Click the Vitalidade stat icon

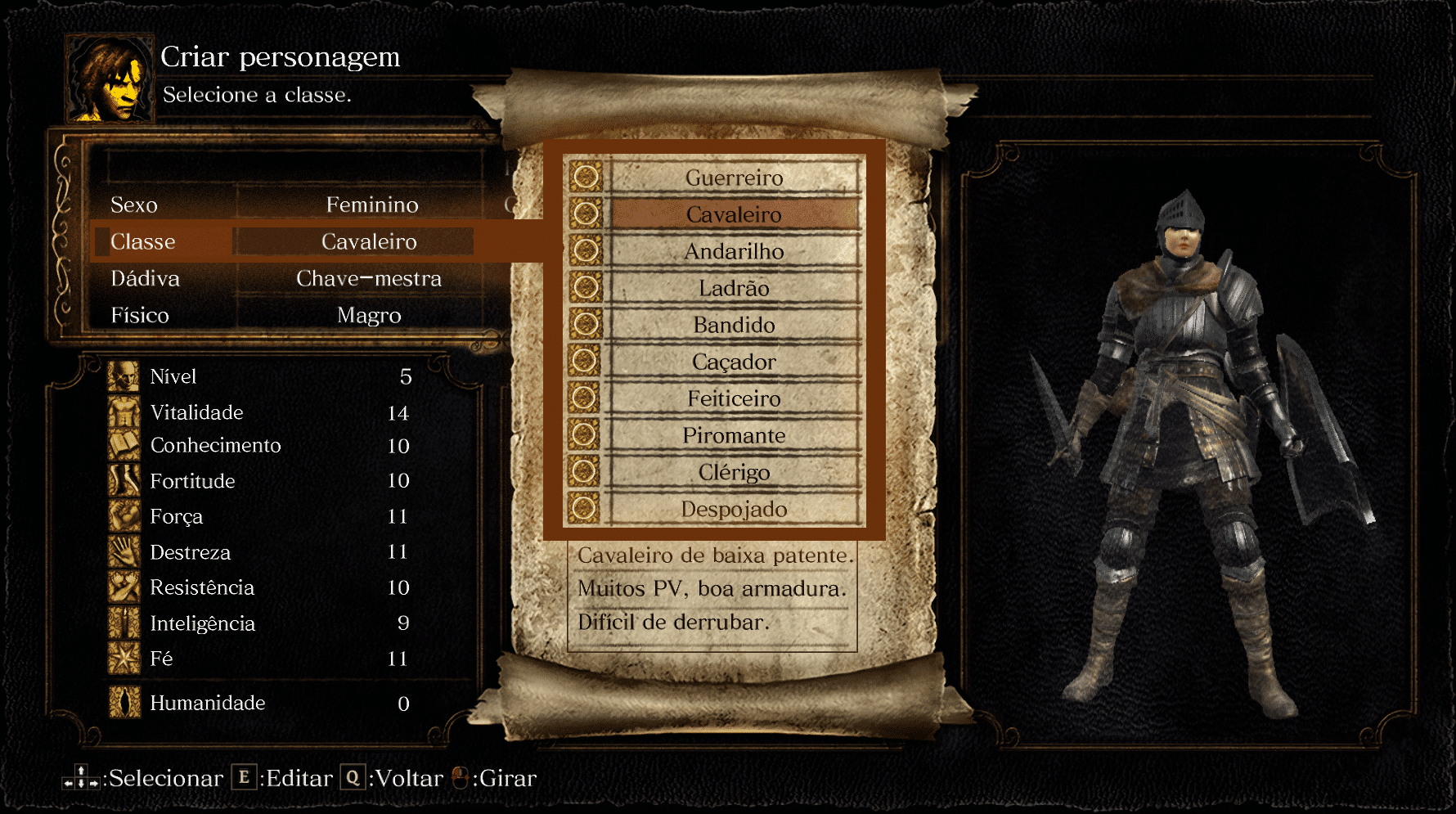coord(124,412)
